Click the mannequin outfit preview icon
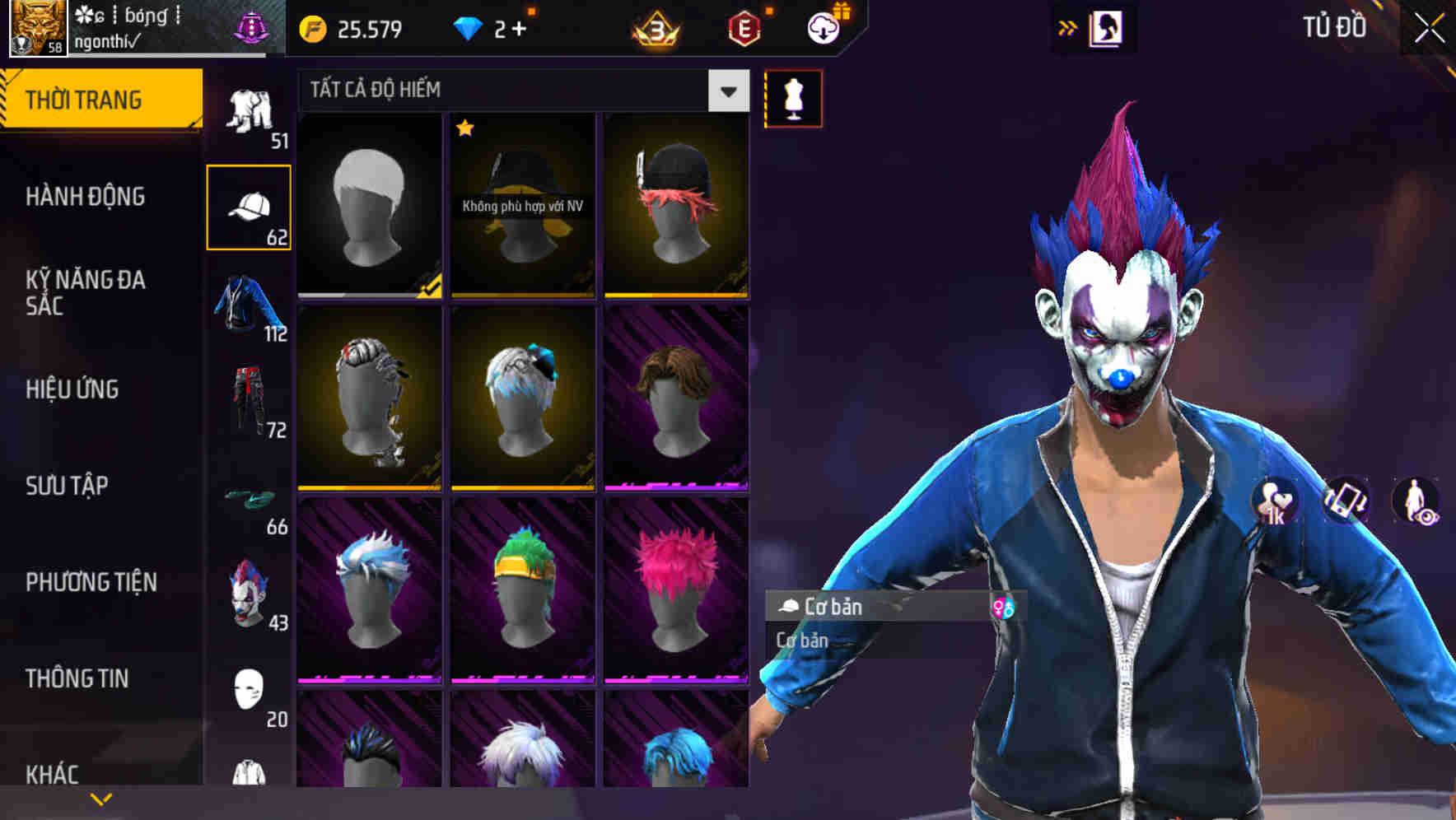Screen dimensions: 1456x820 coord(793,97)
